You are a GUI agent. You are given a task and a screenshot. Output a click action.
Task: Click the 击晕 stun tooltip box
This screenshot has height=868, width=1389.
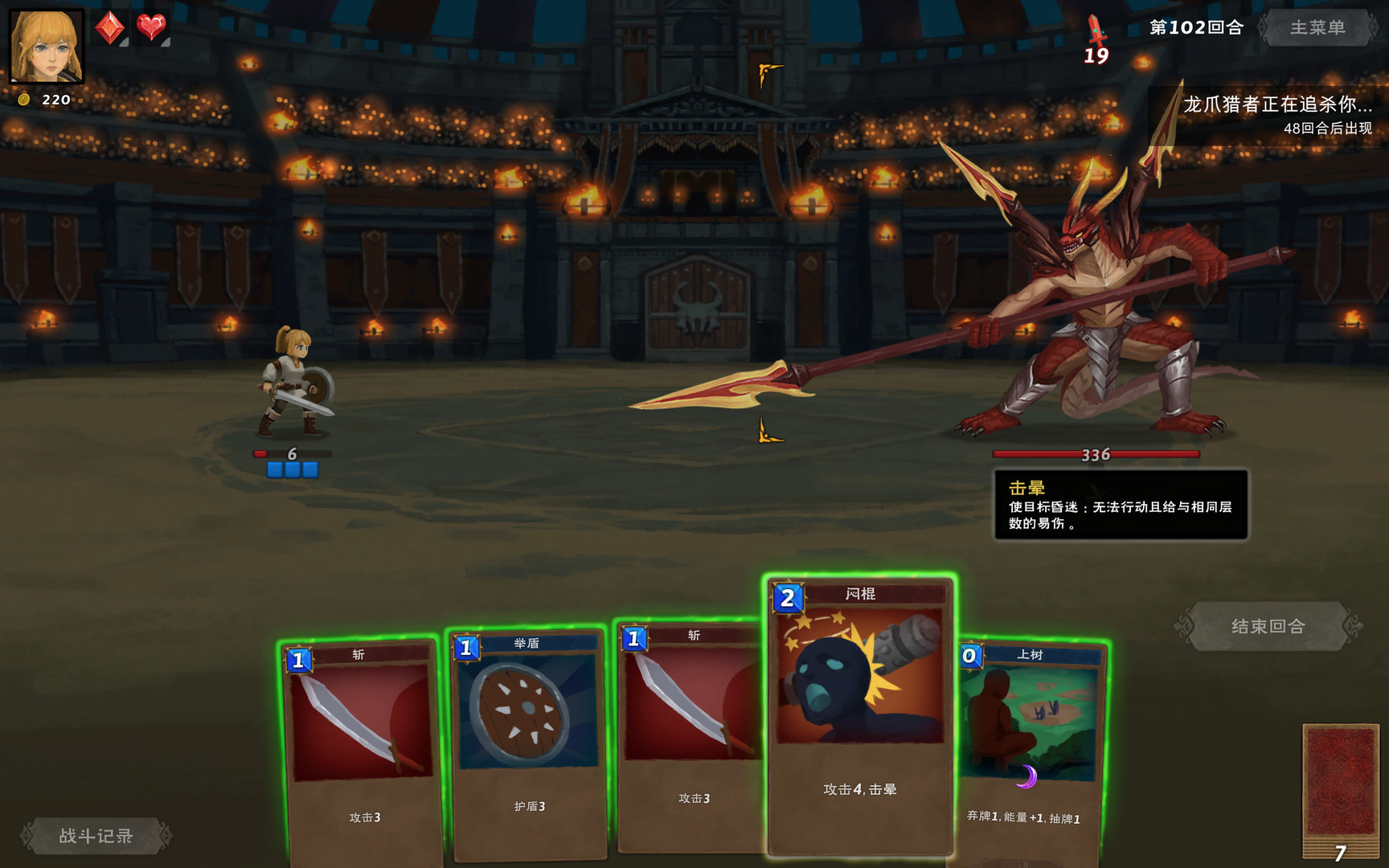tap(1121, 506)
